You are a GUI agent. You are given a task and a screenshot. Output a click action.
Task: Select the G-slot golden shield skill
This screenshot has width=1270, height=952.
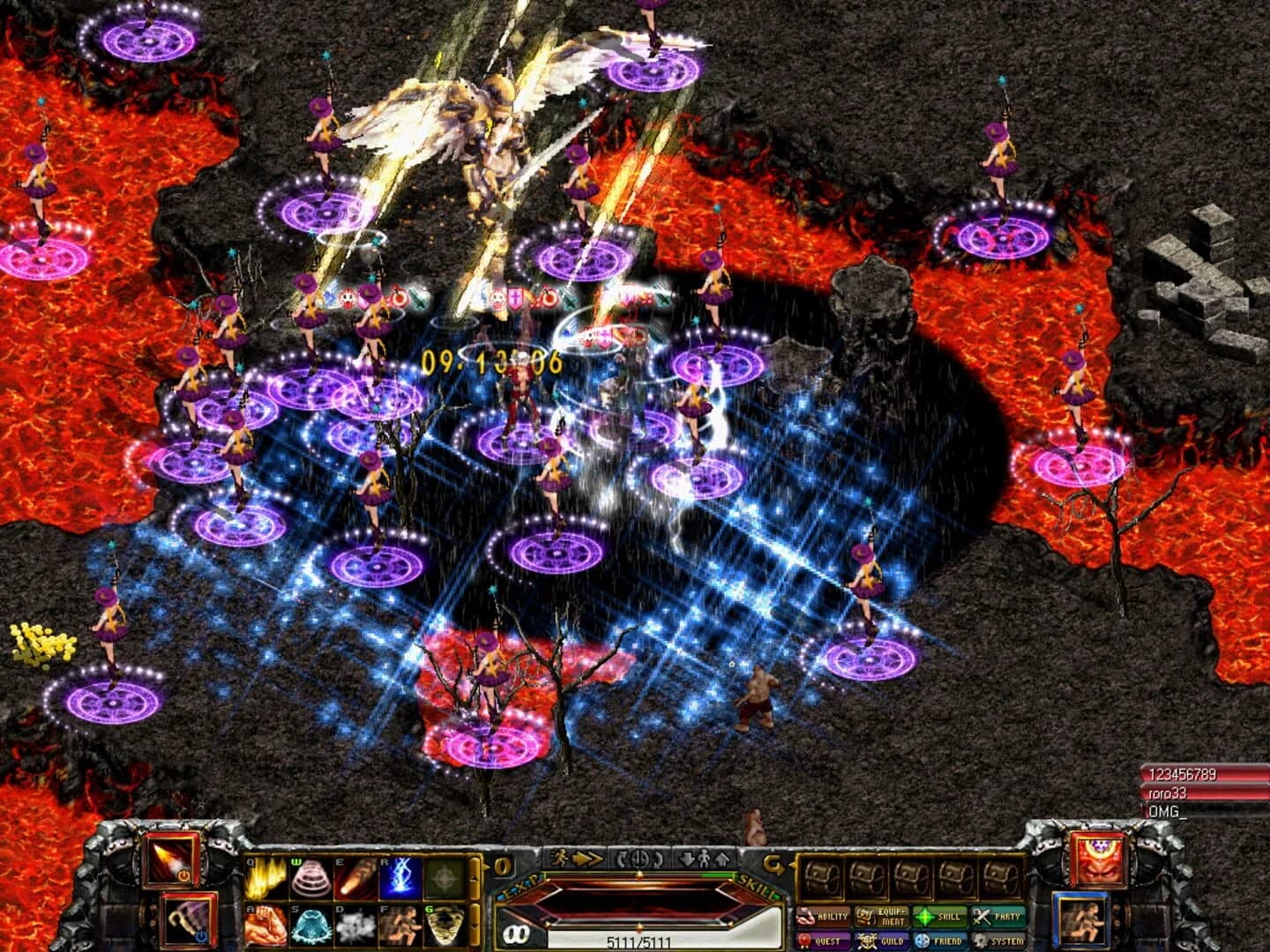[444, 924]
